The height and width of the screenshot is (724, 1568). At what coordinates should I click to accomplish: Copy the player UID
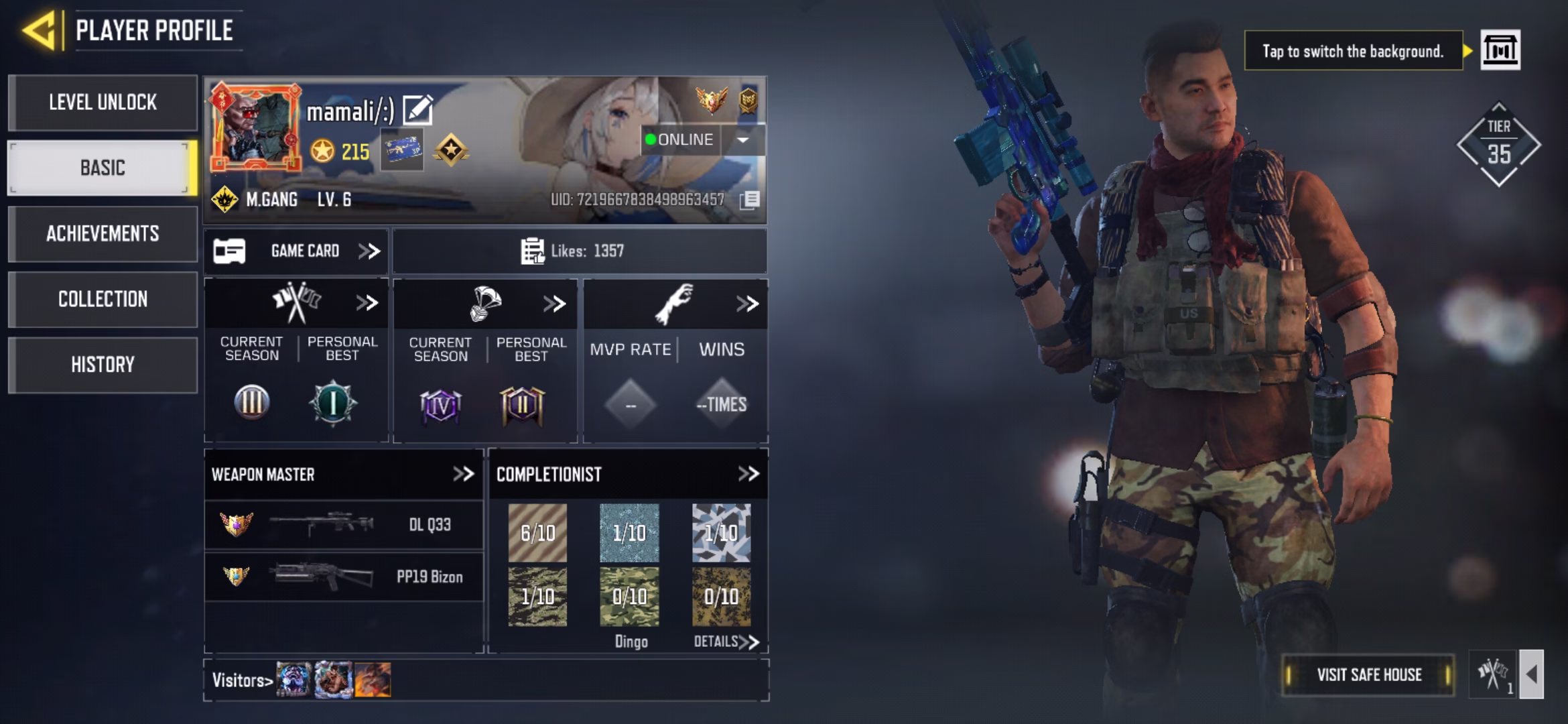pyautogui.click(x=750, y=200)
